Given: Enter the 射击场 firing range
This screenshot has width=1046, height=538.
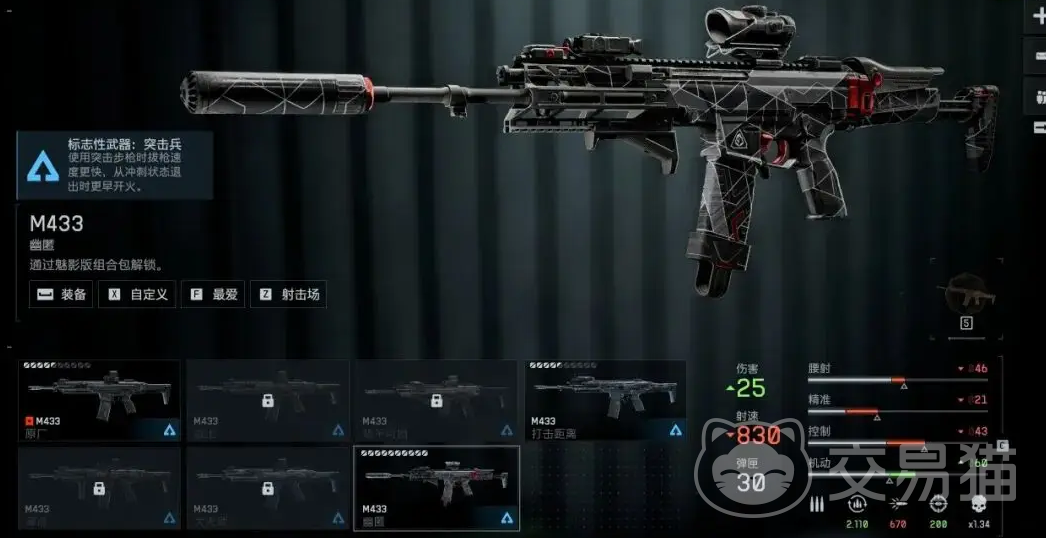Looking at the screenshot, I should 287,294.
